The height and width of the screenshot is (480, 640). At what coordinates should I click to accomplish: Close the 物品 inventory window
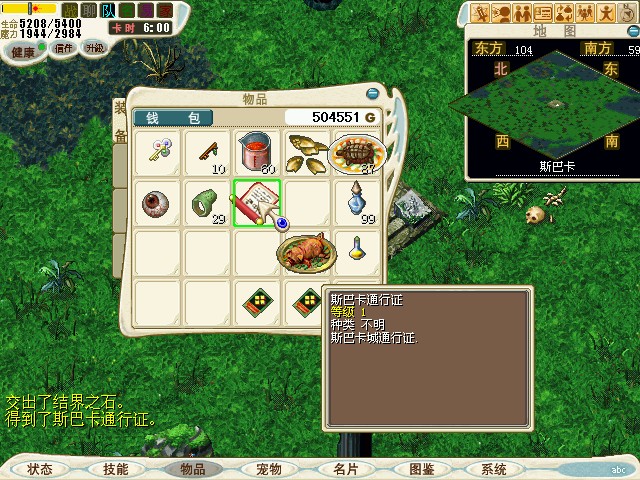pos(373,94)
